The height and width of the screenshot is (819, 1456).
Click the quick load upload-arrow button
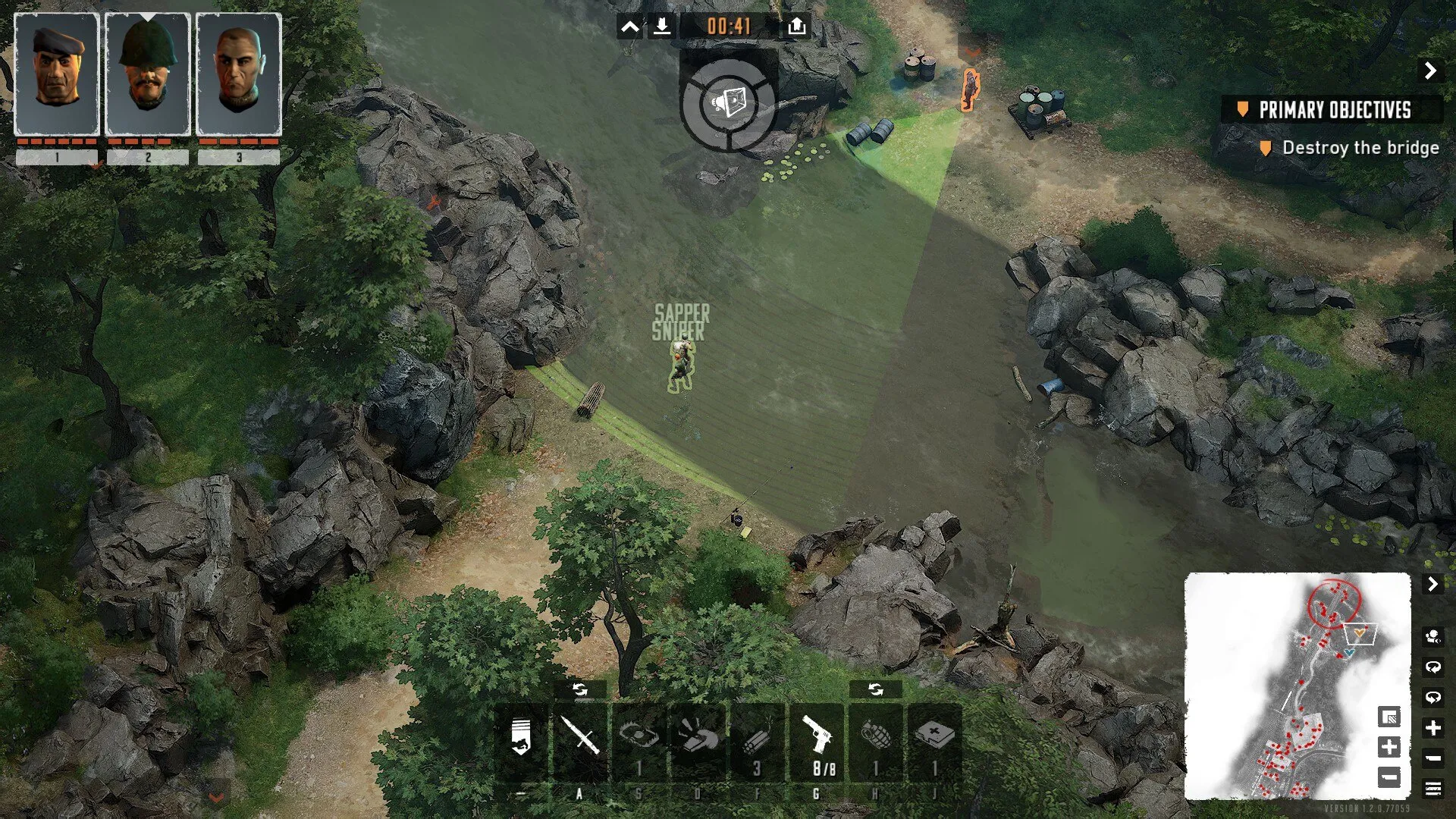coord(796,27)
